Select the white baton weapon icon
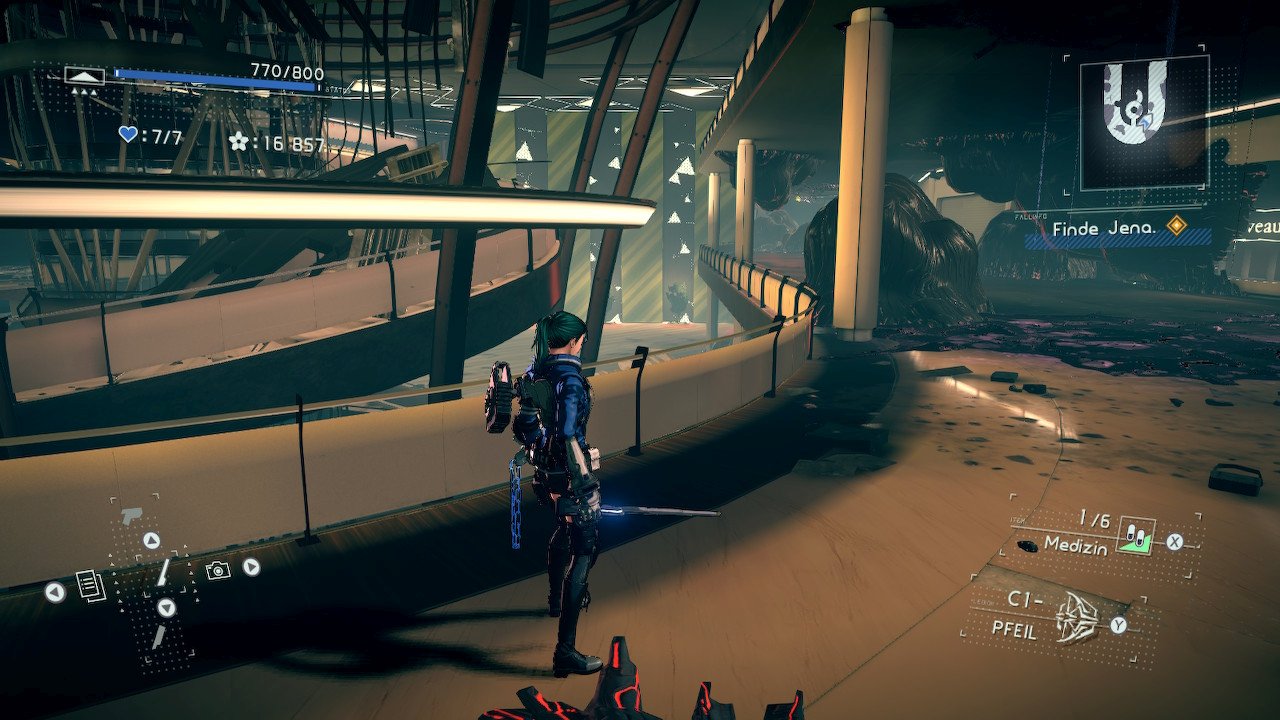This screenshot has height=720, width=1280. click(x=162, y=571)
